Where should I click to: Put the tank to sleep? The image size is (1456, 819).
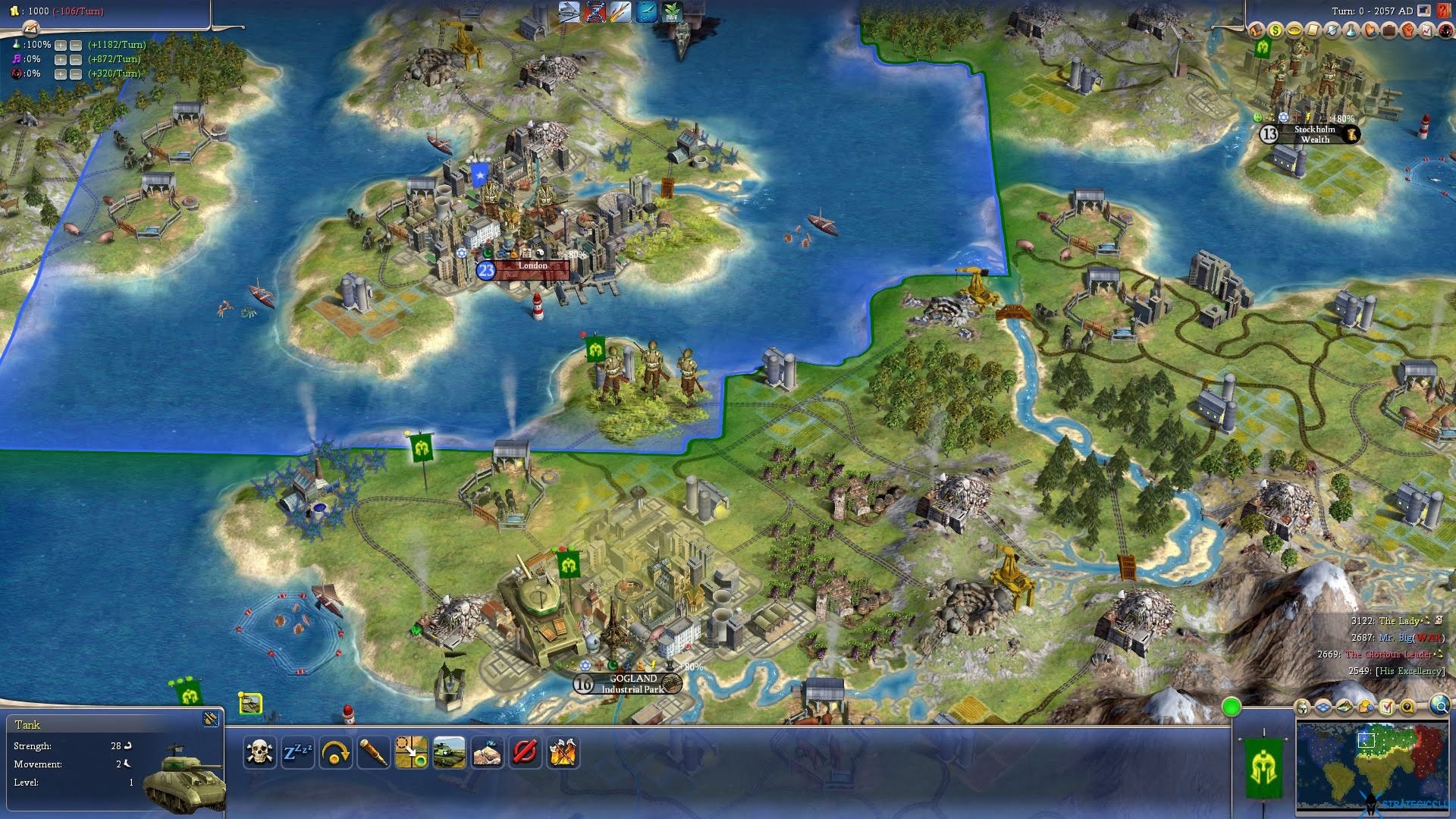pos(297,752)
